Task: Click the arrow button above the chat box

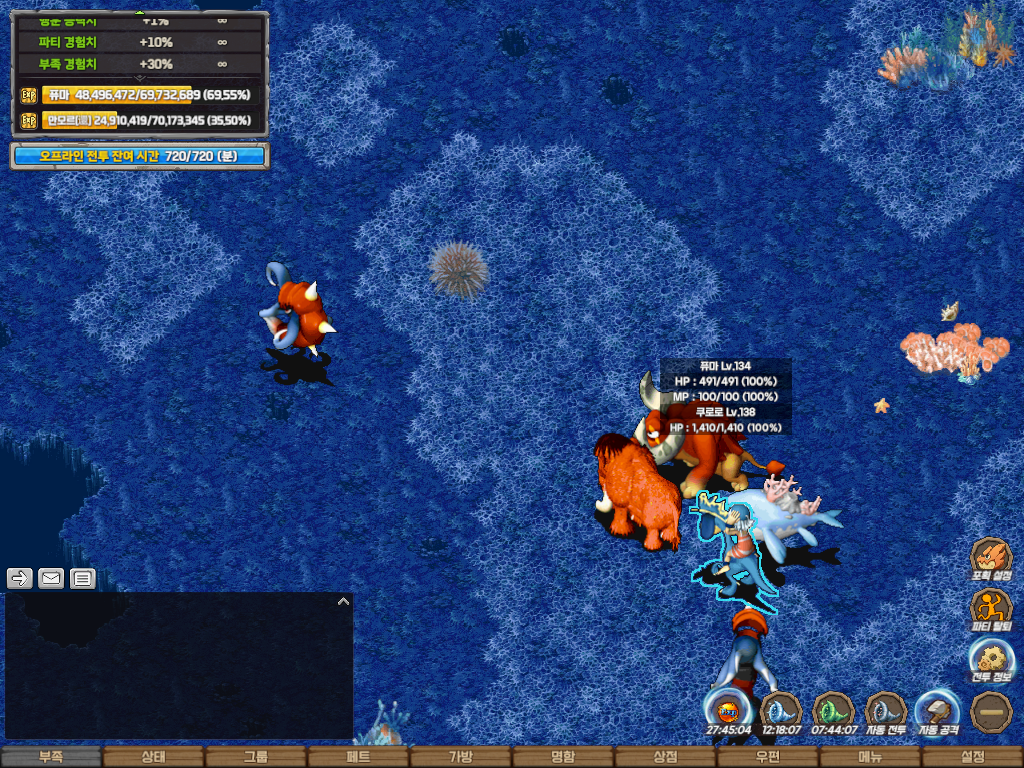Action: (20, 578)
